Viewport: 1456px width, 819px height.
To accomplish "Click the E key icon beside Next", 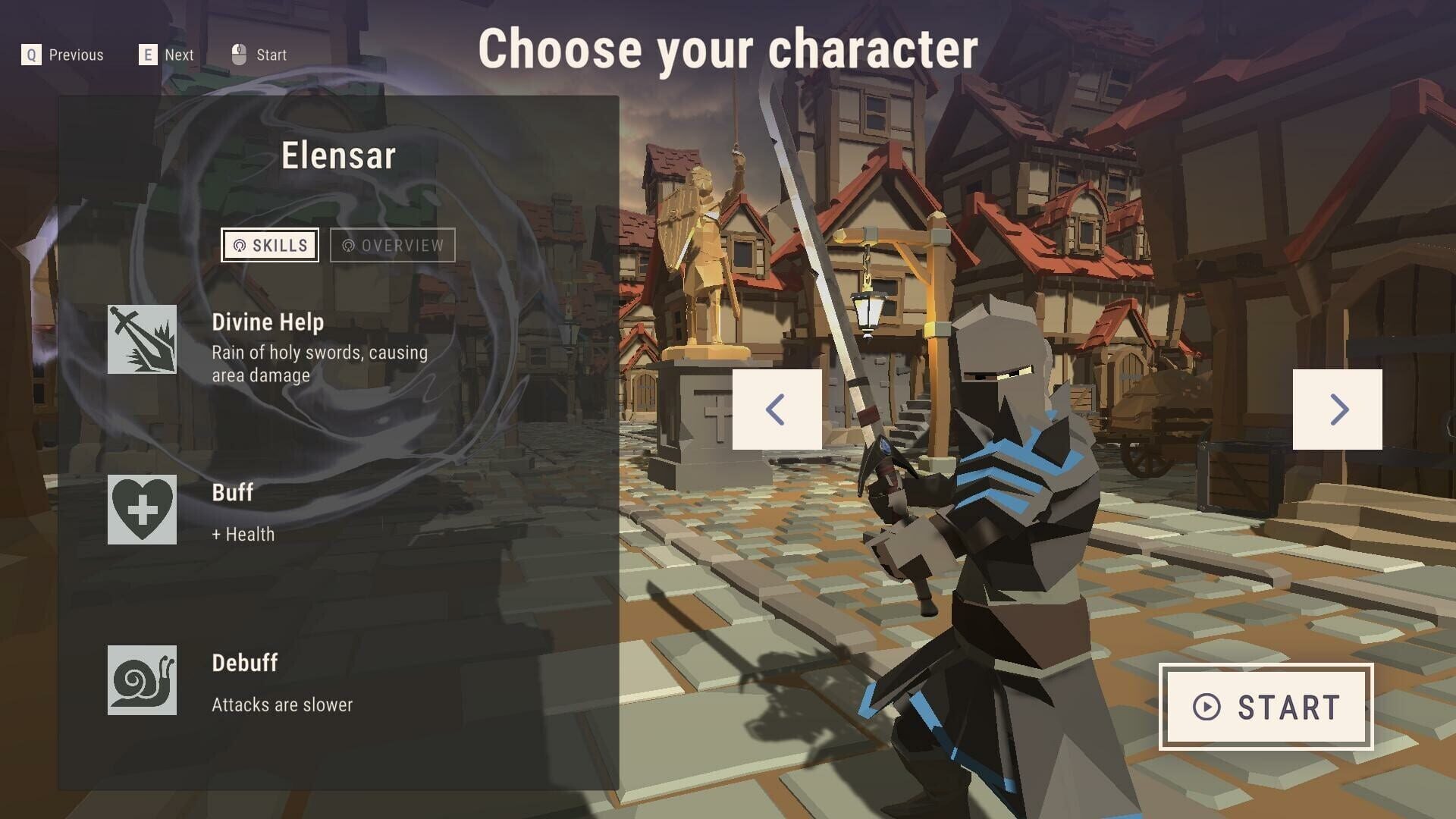I will tap(147, 54).
